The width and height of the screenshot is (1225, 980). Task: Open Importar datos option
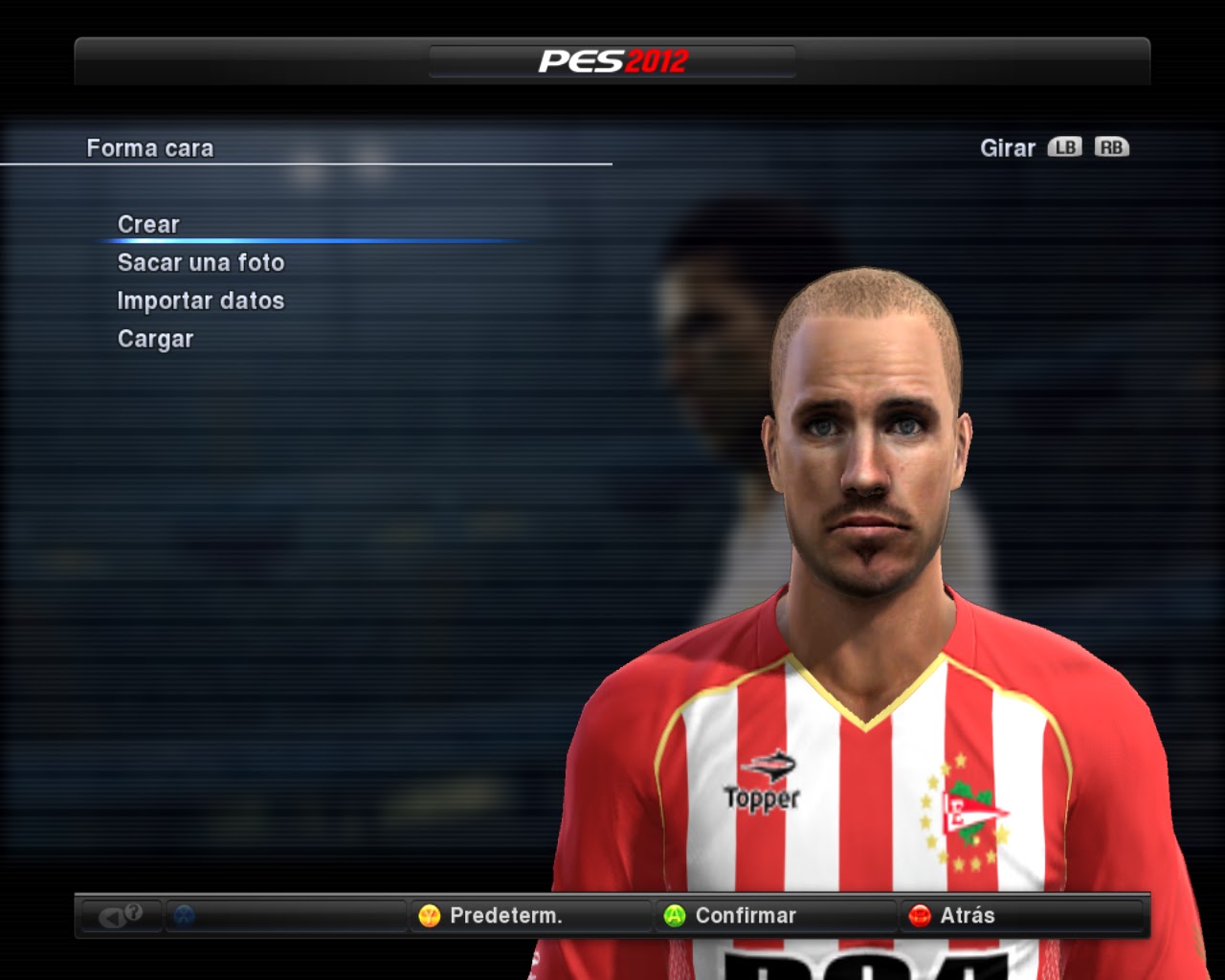coord(200,300)
